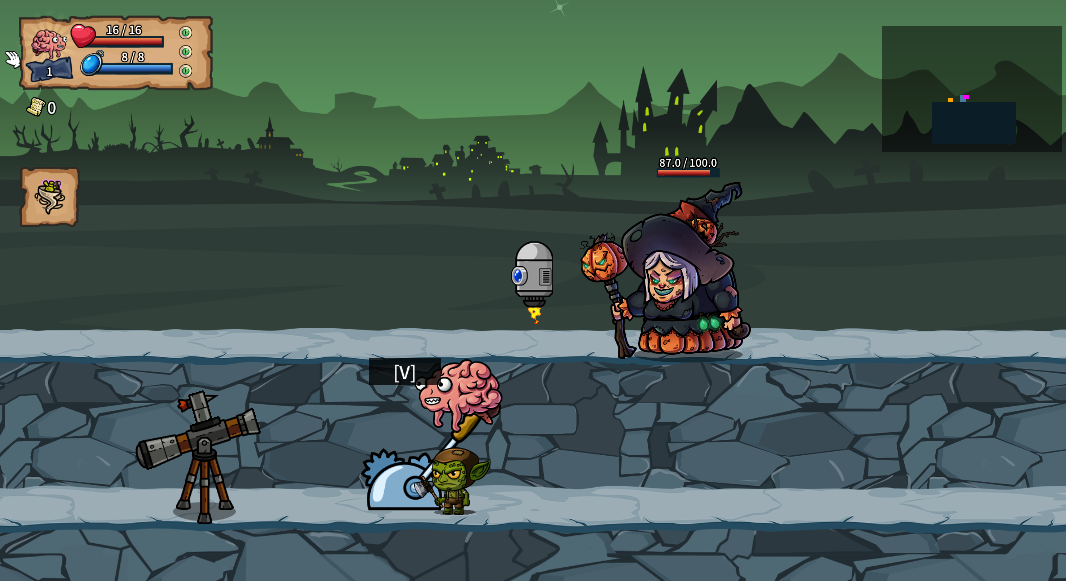
Task: Click the brain character portrait
Action: click(48, 44)
